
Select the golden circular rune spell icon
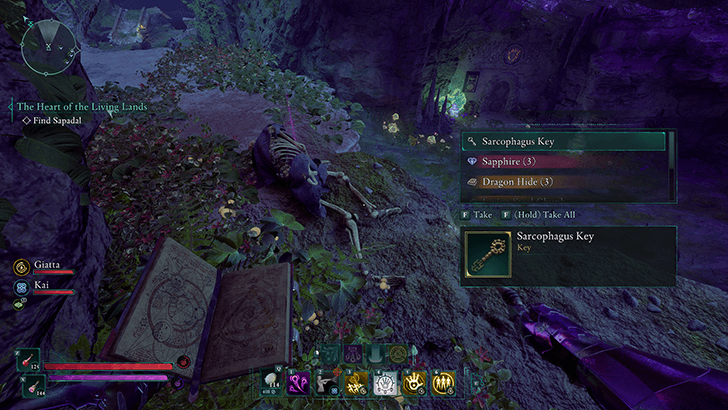[397, 353]
